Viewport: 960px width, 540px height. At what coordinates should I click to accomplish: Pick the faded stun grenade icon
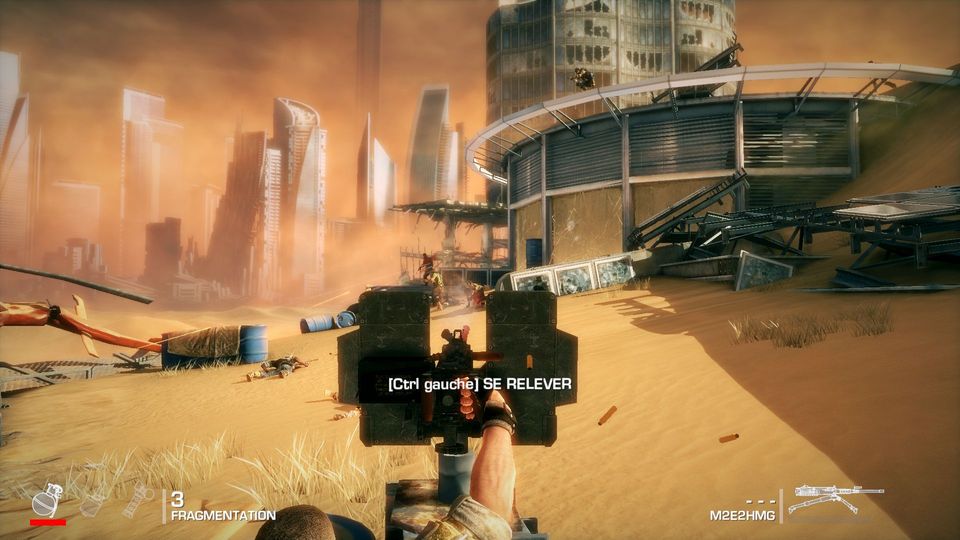click(x=137, y=500)
